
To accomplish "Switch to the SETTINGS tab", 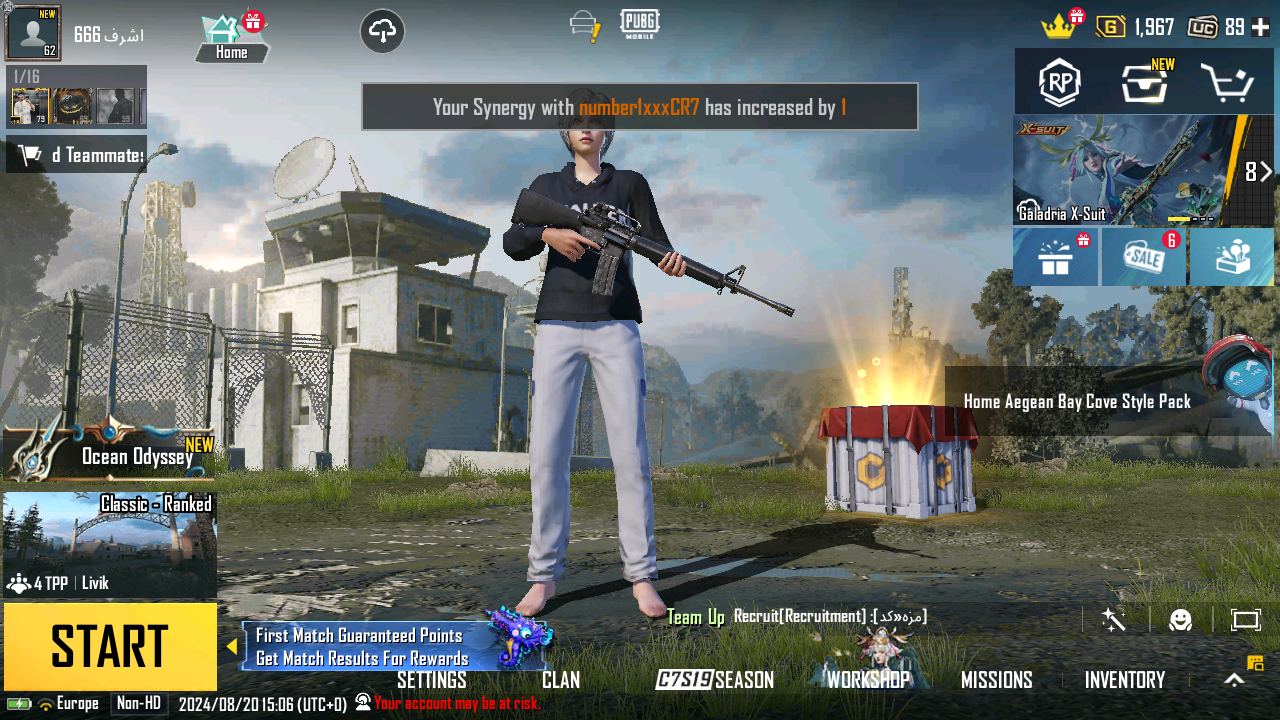I will pyautogui.click(x=434, y=680).
